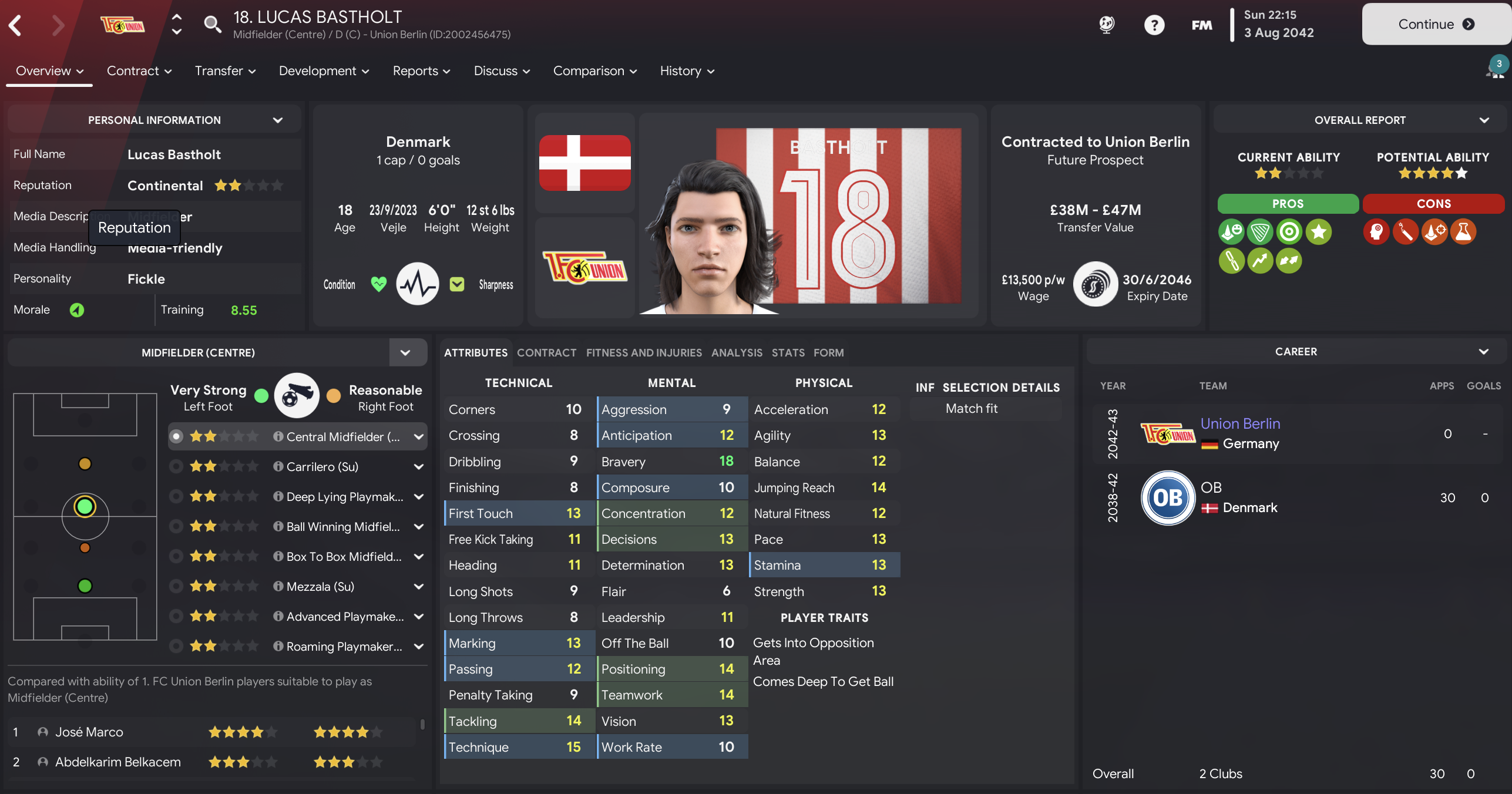Select the Stats tab
The width and height of the screenshot is (1512, 794).
[x=788, y=352]
